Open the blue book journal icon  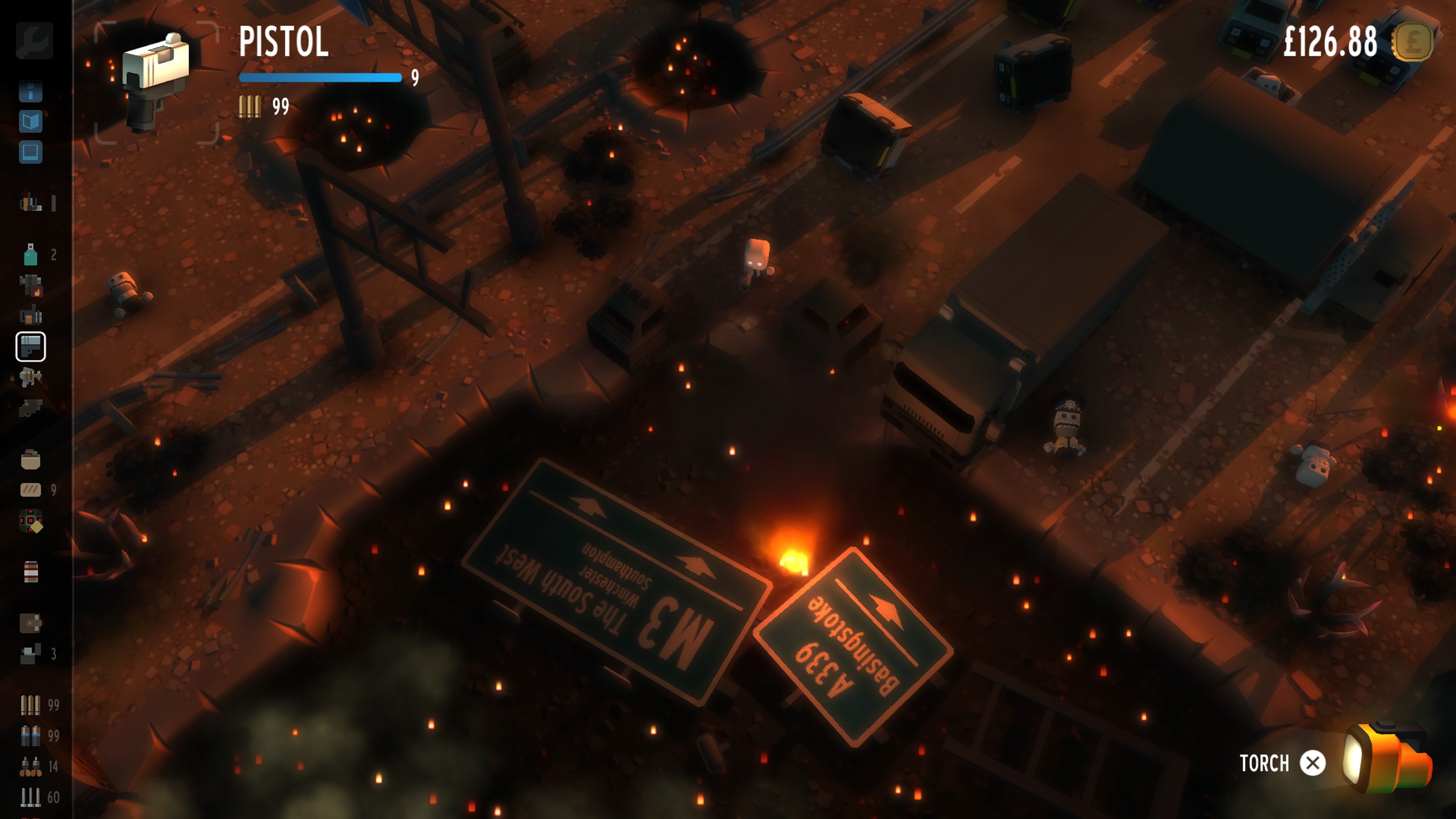[30, 121]
